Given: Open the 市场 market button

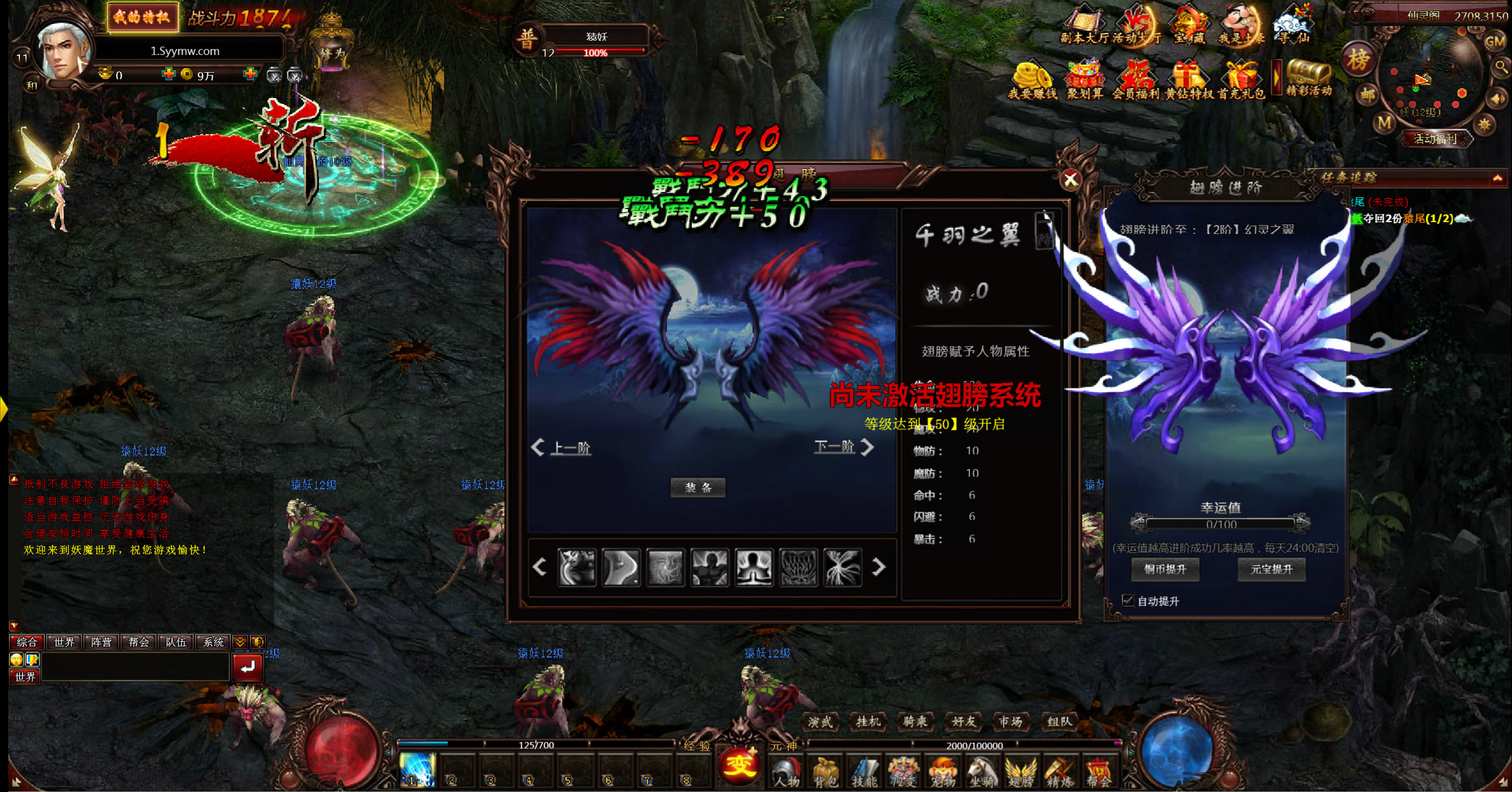Looking at the screenshot, I should point(1010,721).
